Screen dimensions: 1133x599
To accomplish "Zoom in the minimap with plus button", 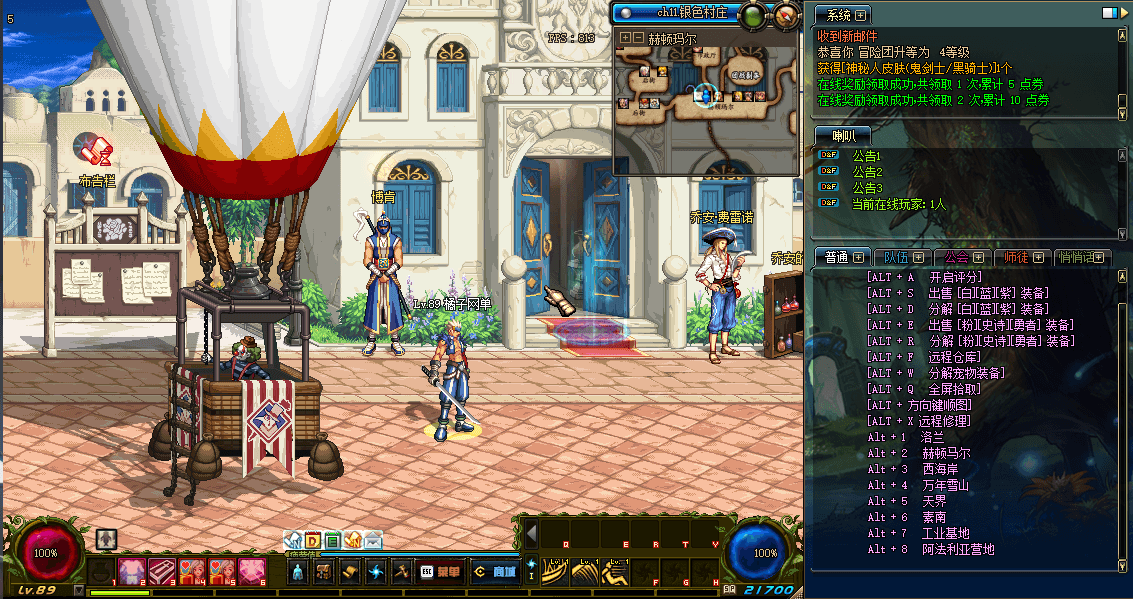I will (625, 38).
